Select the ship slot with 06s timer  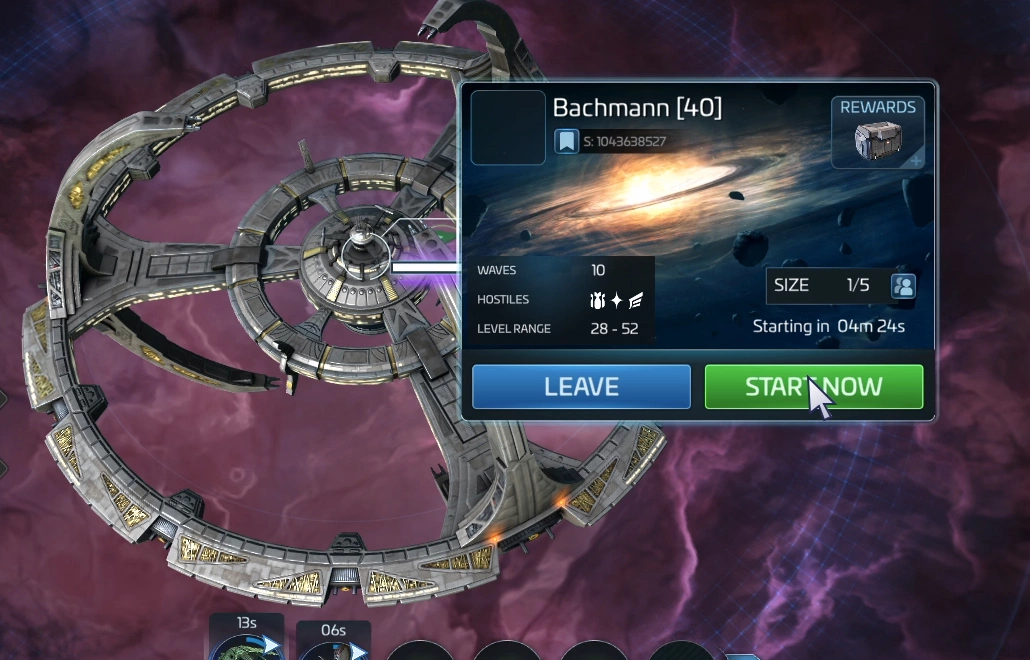pos(333,643)
